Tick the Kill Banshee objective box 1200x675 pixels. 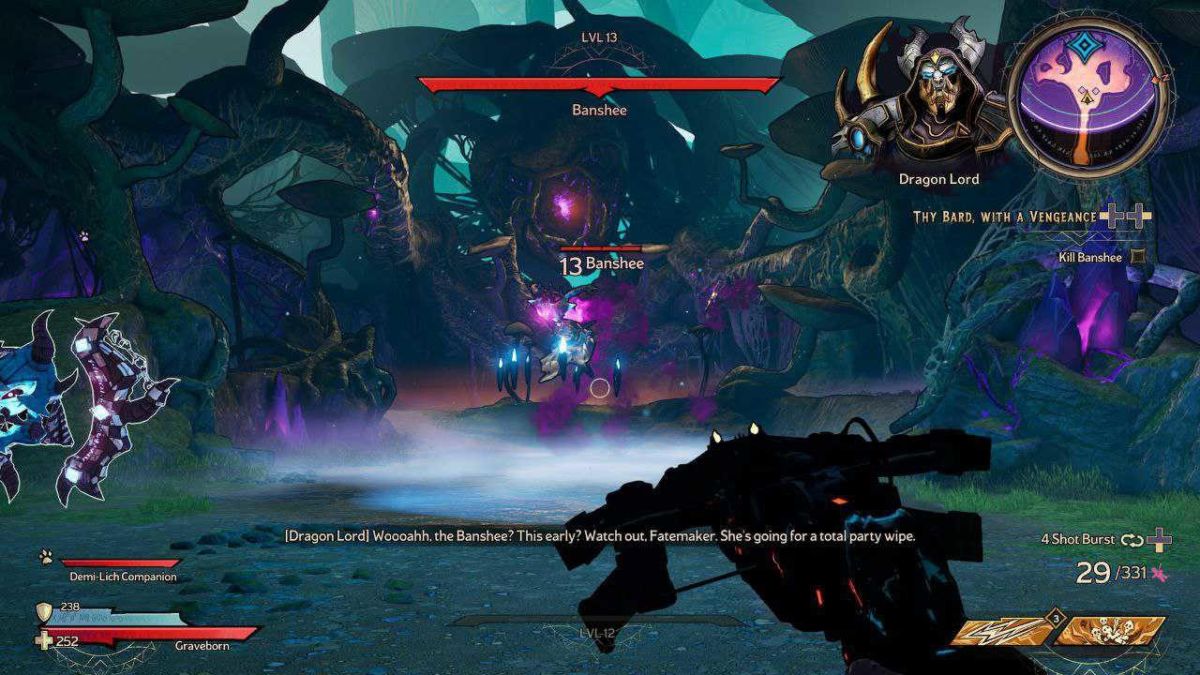pos(1139,257)
